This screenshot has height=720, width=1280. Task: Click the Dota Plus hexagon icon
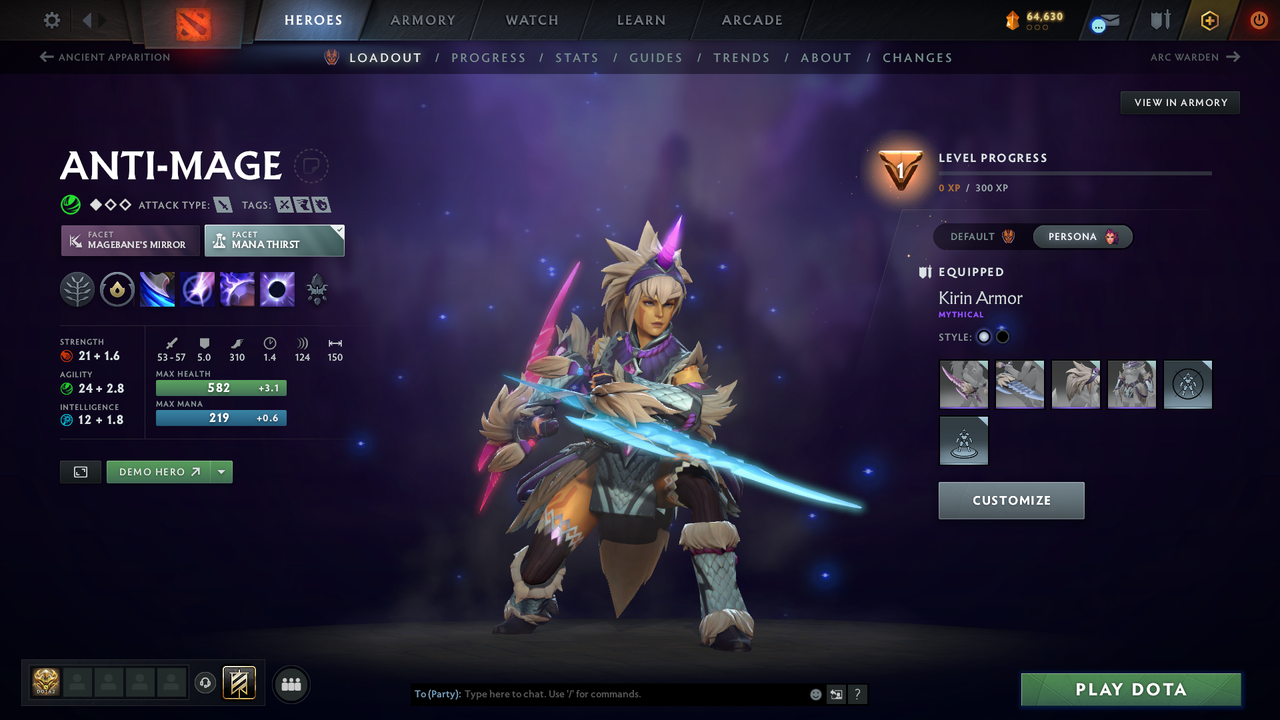[1209, 20]
